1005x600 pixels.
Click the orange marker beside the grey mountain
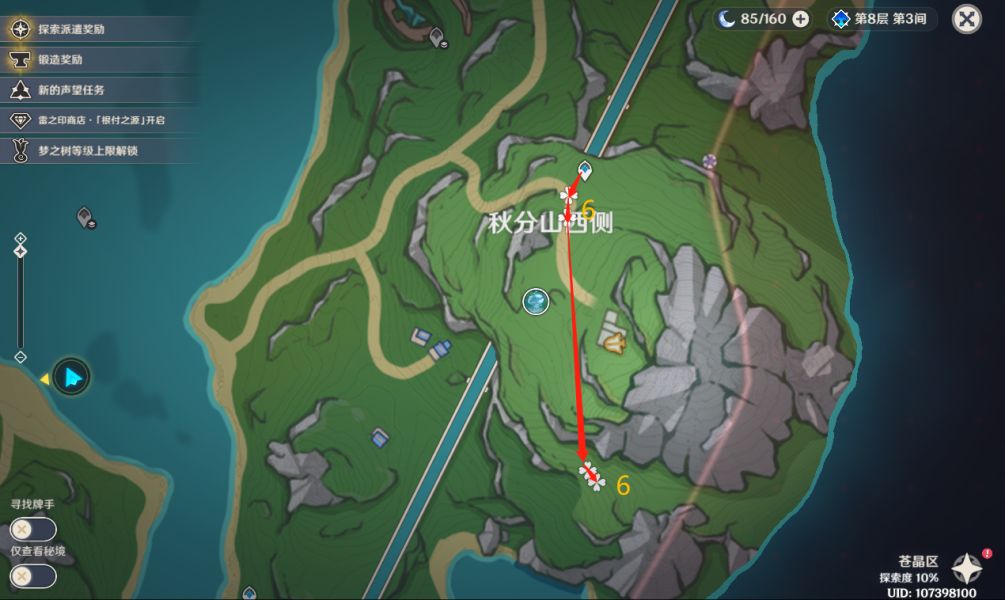613,344
